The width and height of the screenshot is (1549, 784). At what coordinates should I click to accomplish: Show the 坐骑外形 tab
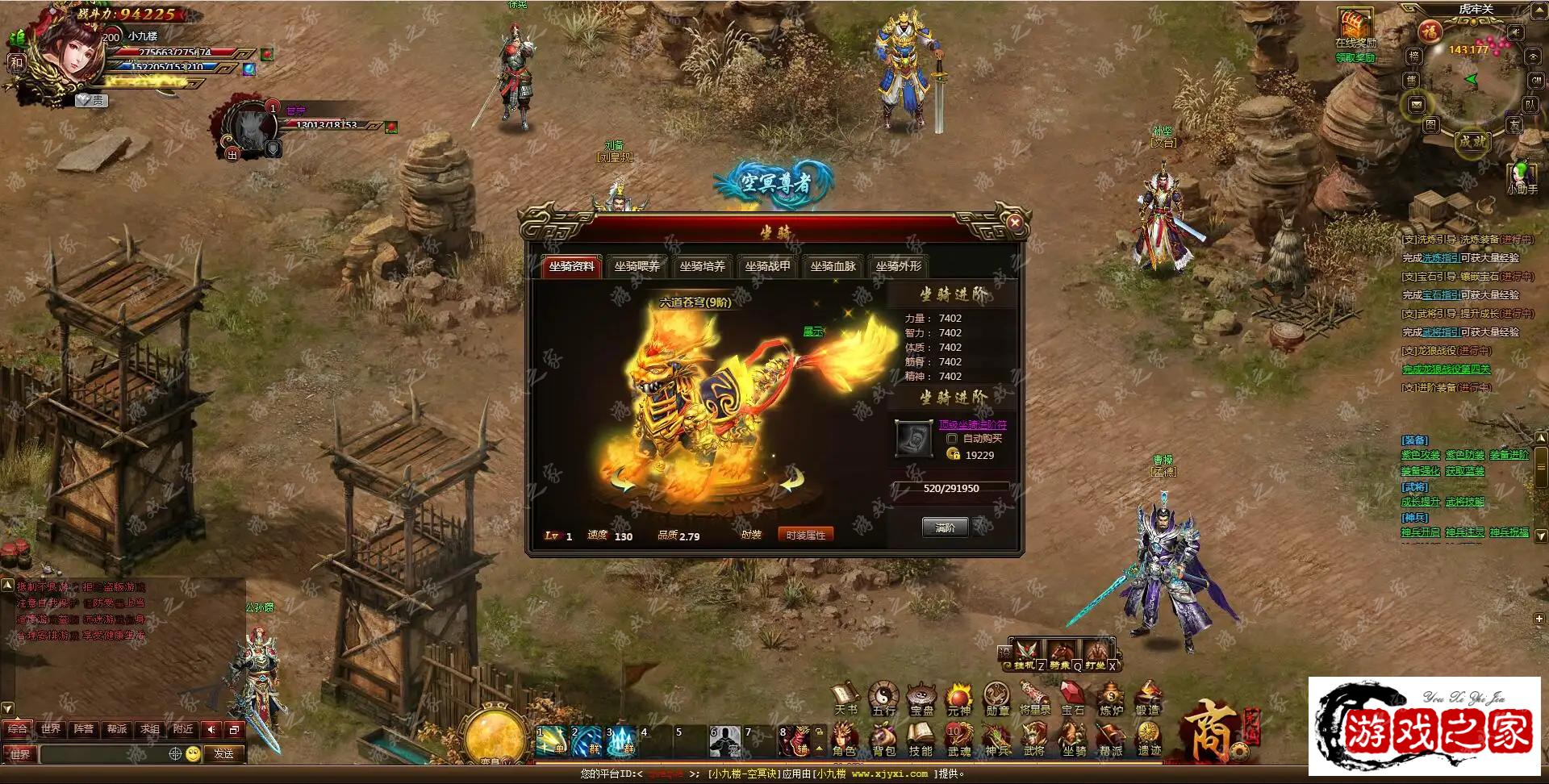point(898,266)
